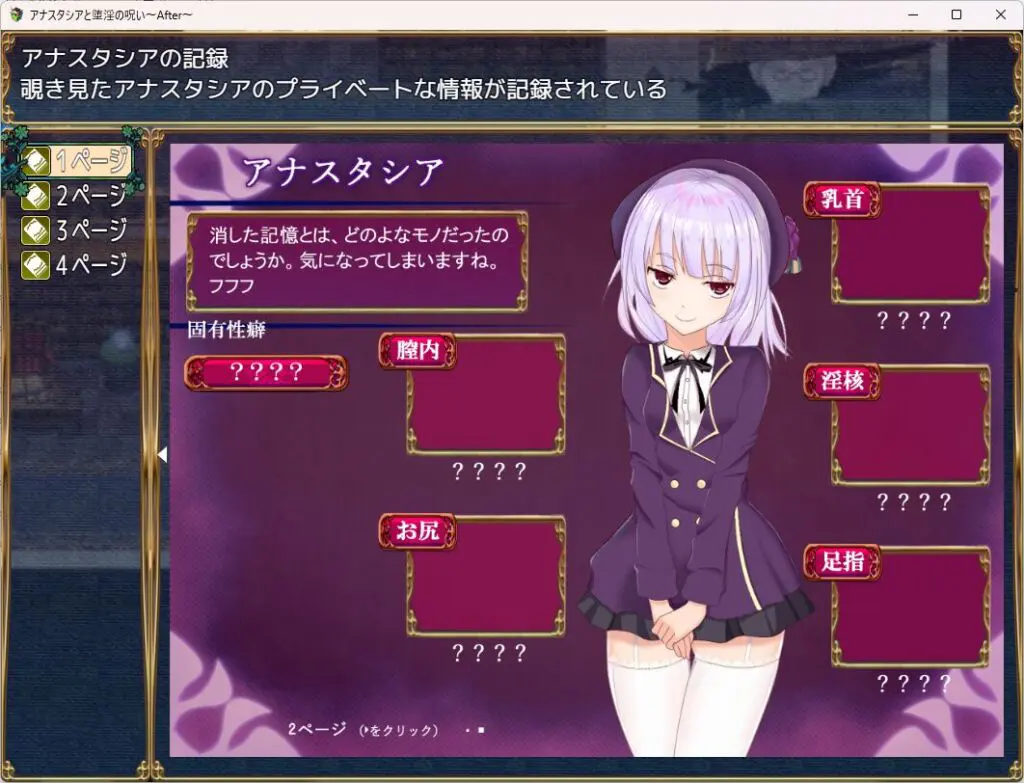Click the small white left arrow
Screen dimensions: 1024x783
(162, 454)
